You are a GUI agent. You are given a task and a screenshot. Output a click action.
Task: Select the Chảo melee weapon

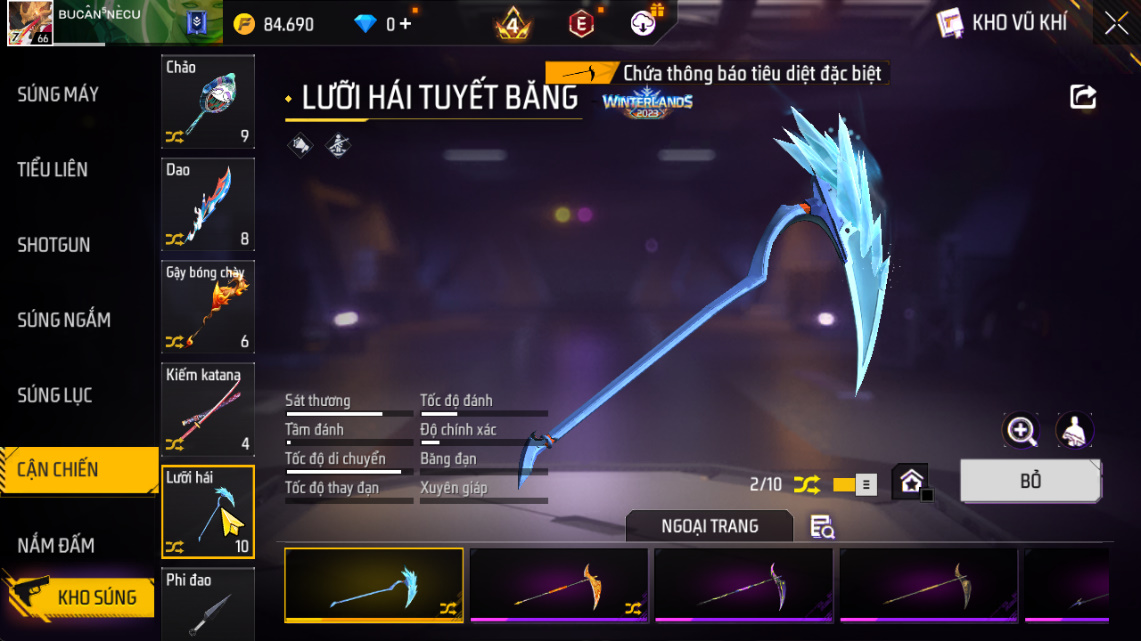tap(208, 101)
